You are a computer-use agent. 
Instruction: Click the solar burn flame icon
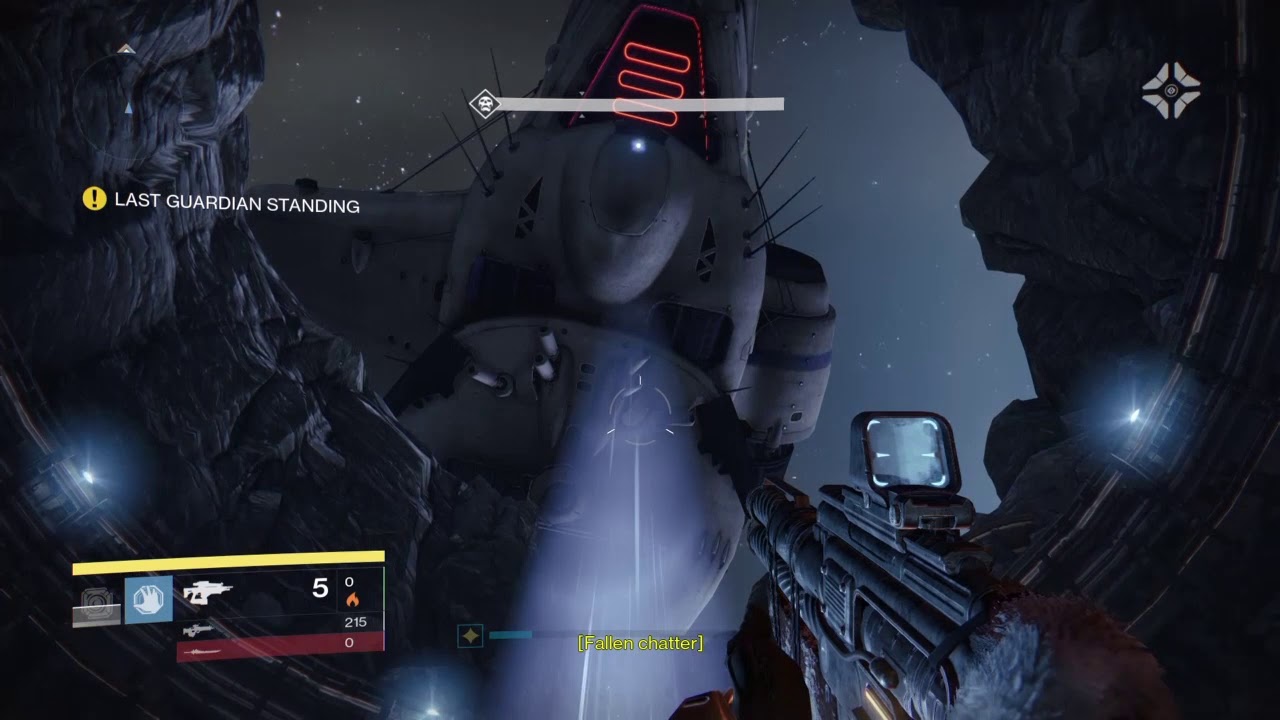click(x=351, y=600)
